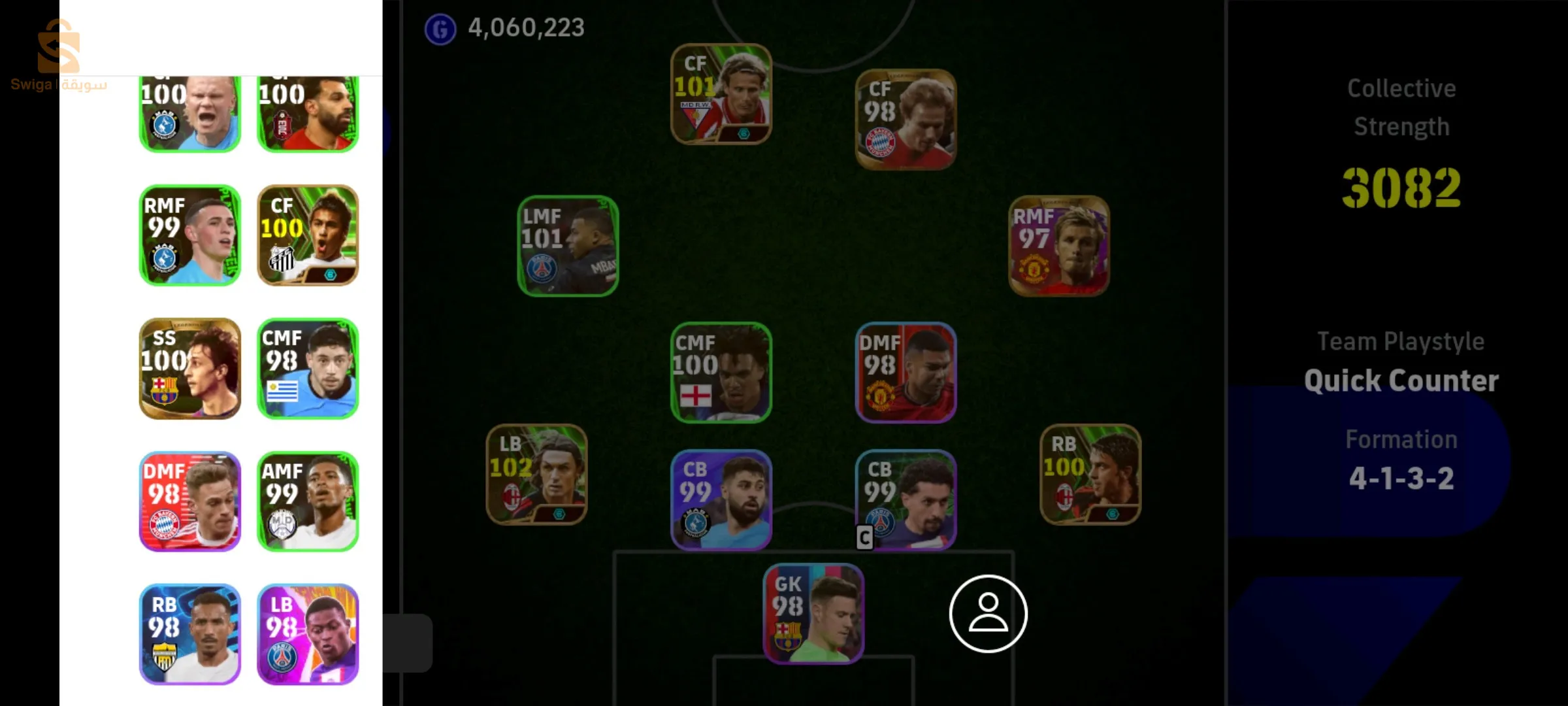Image resolution: width=1568 pixels, height=706 pixels.
Task: Open the player profile icon near the goal area
Action: [988, 614]
